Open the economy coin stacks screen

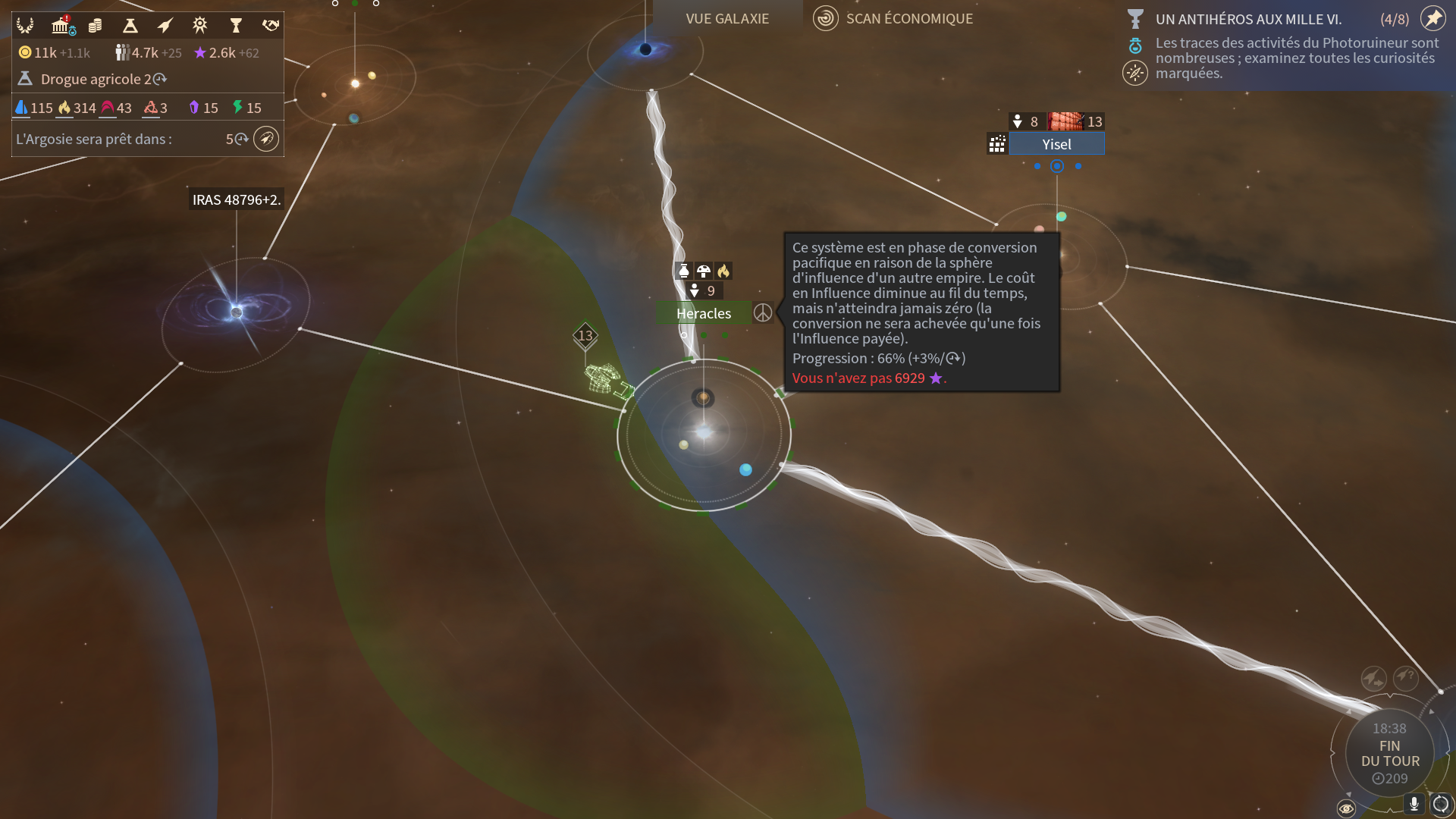(x=96, y=26)
